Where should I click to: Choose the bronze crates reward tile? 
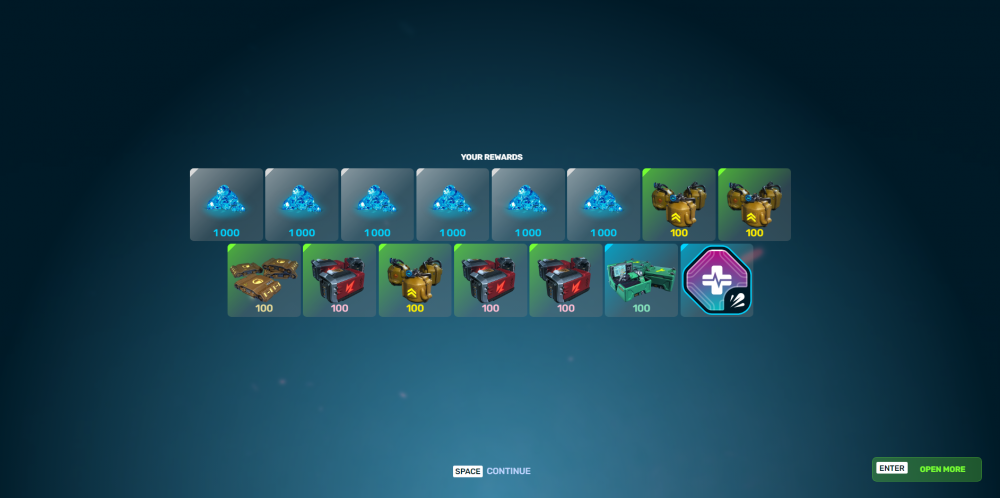pos(264,280)
